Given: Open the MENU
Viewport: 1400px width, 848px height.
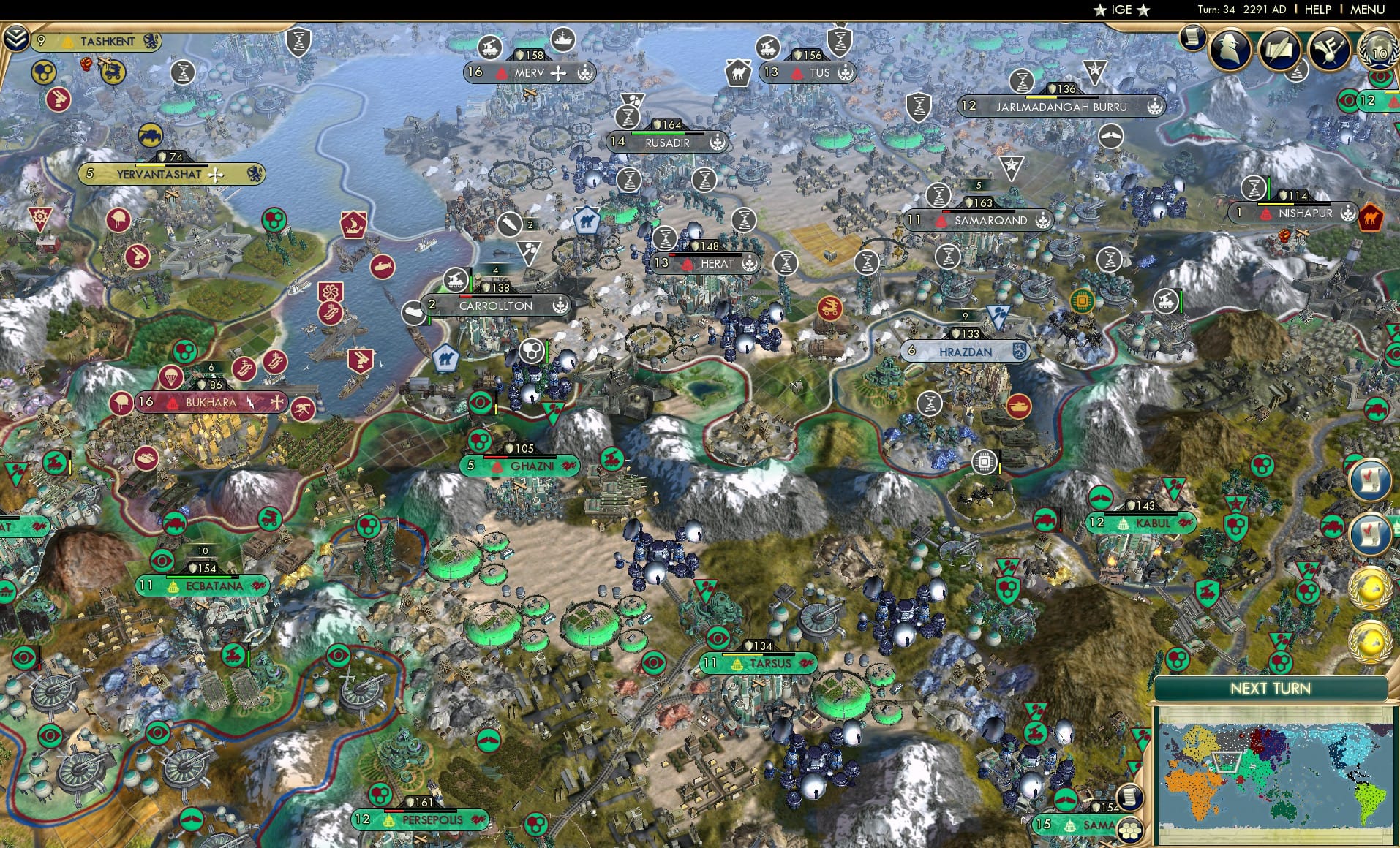Looking at the screenshot, I should coord(1367,10).
